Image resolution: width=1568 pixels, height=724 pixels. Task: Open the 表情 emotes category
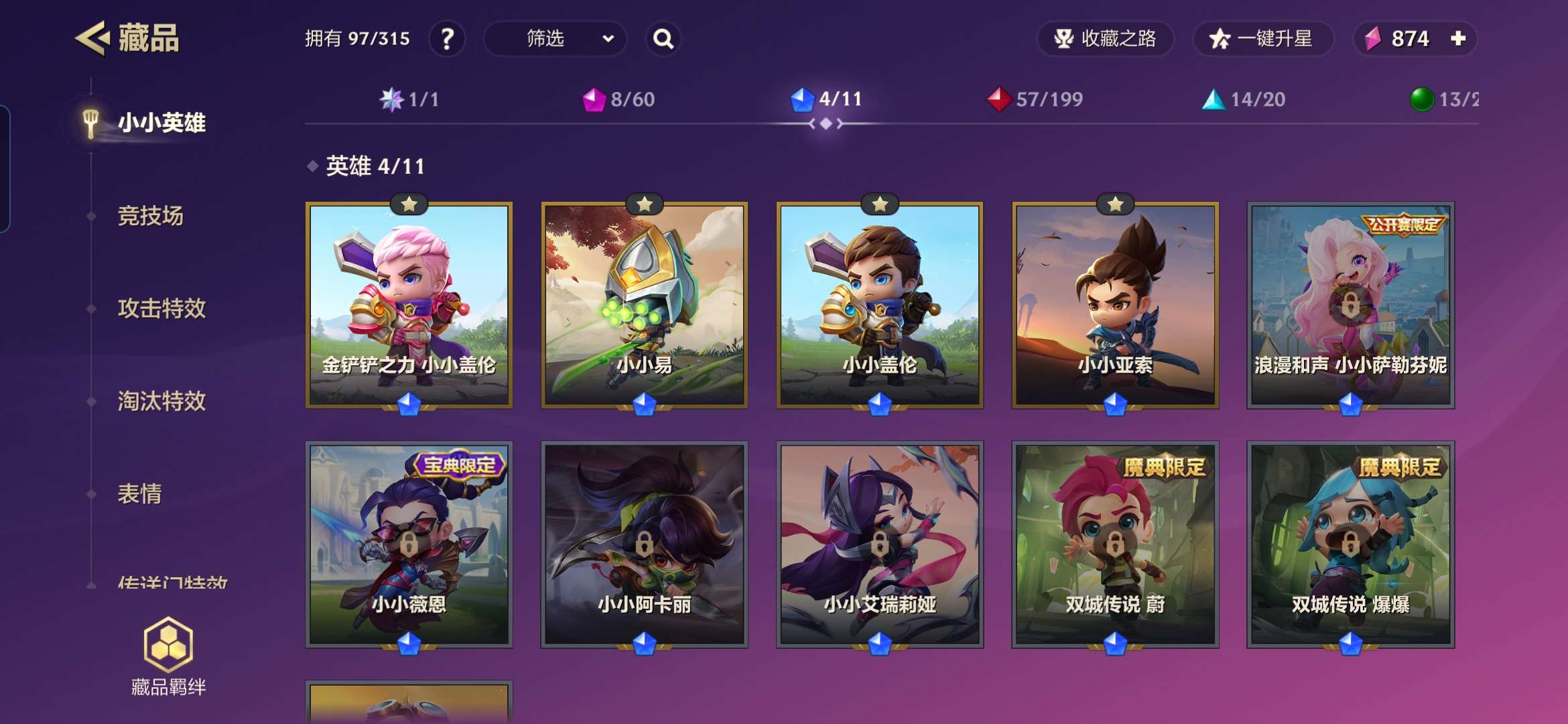point(139,494)
